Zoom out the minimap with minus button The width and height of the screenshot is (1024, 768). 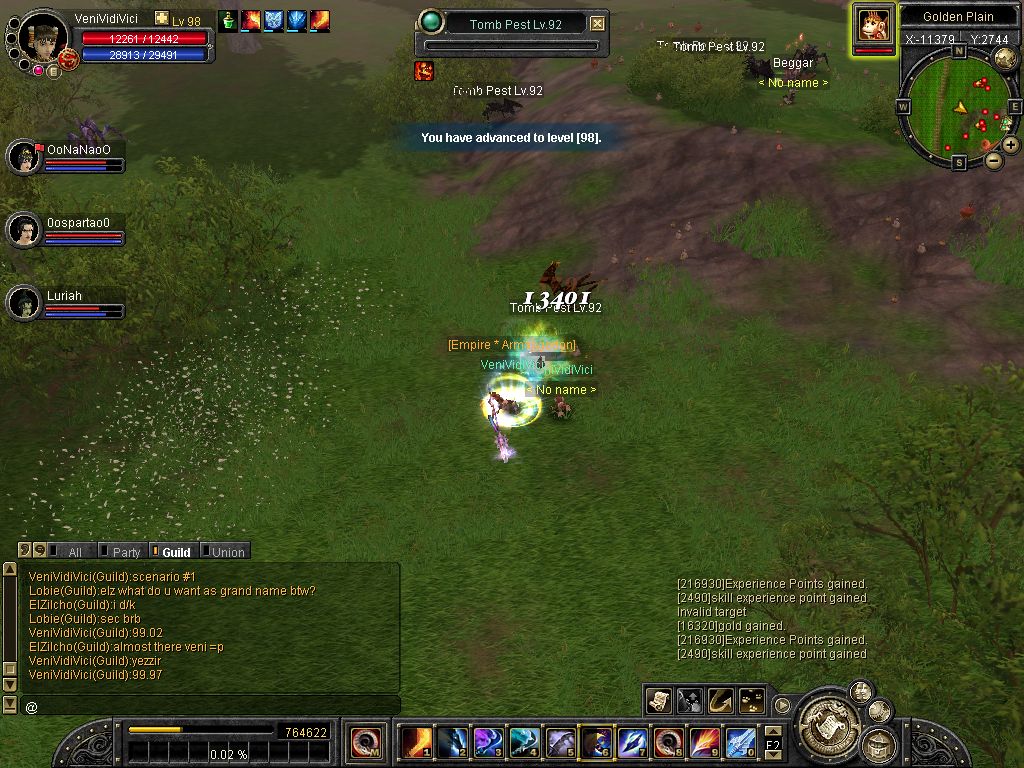click(993, 160)
